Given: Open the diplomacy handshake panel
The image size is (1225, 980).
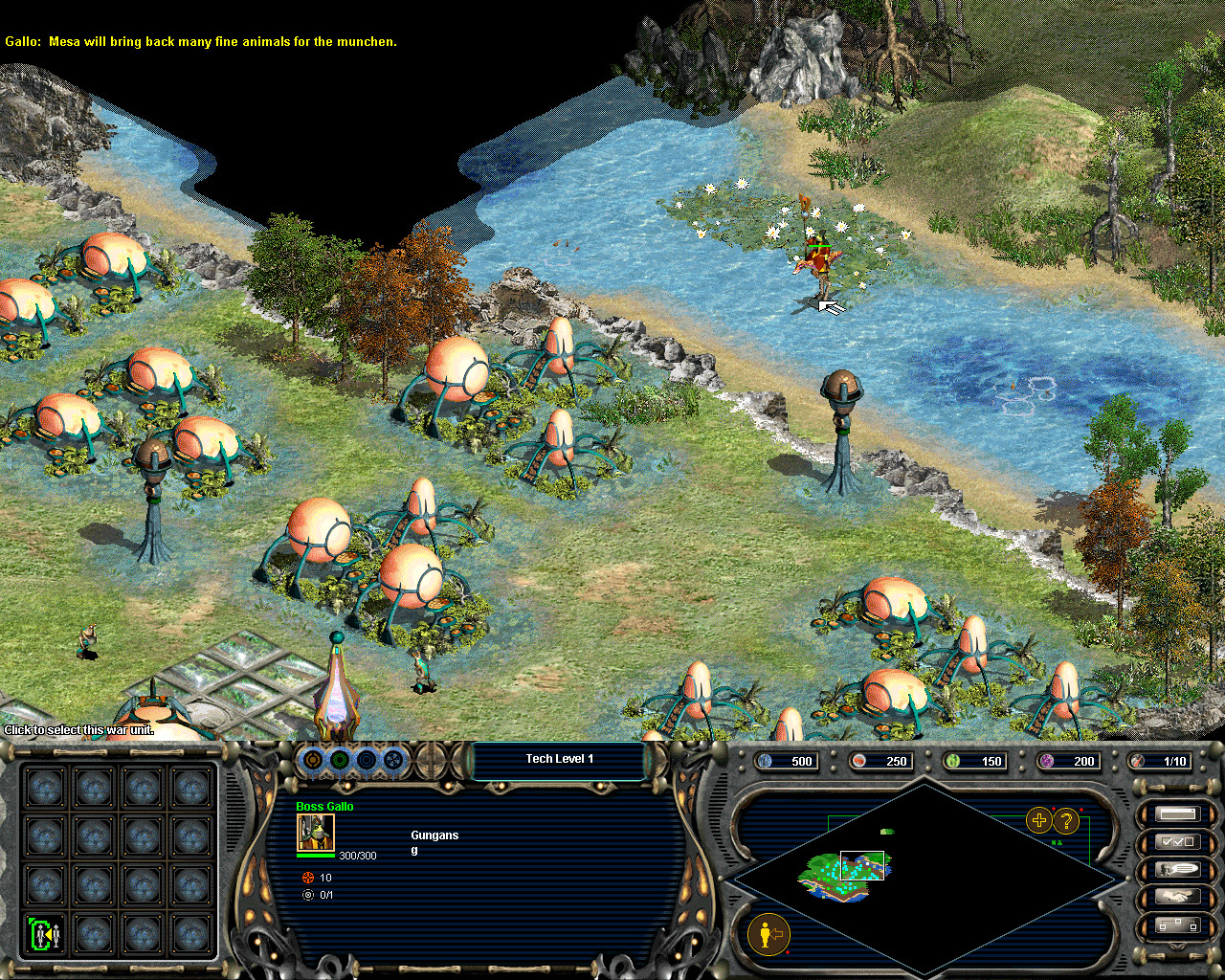Looking at the screenshot, I should [1177, 898].
